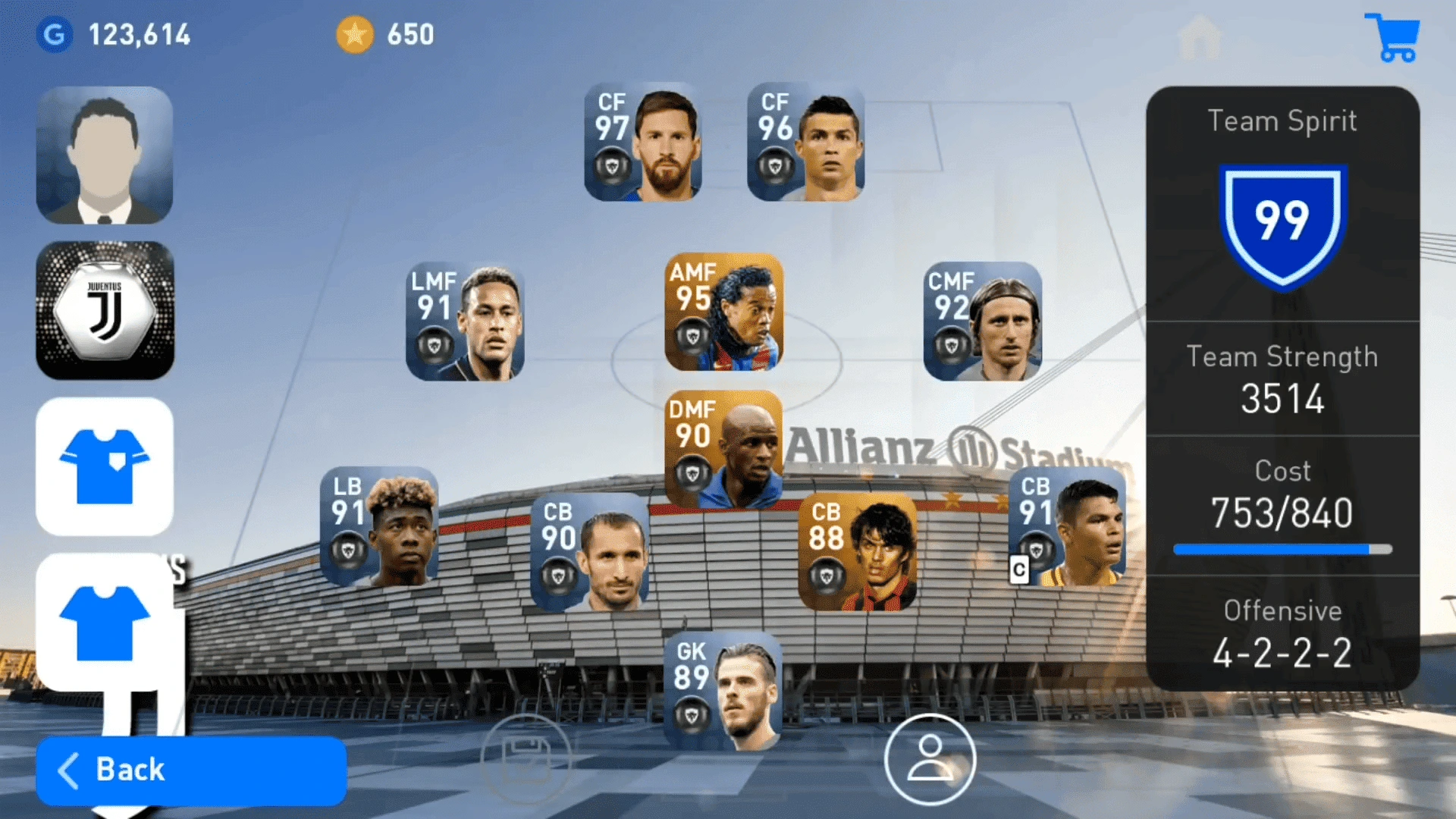Open the blue kit with badge tile
The width and height of the screenshot is (1456, 819).
[x=105, y=466]
